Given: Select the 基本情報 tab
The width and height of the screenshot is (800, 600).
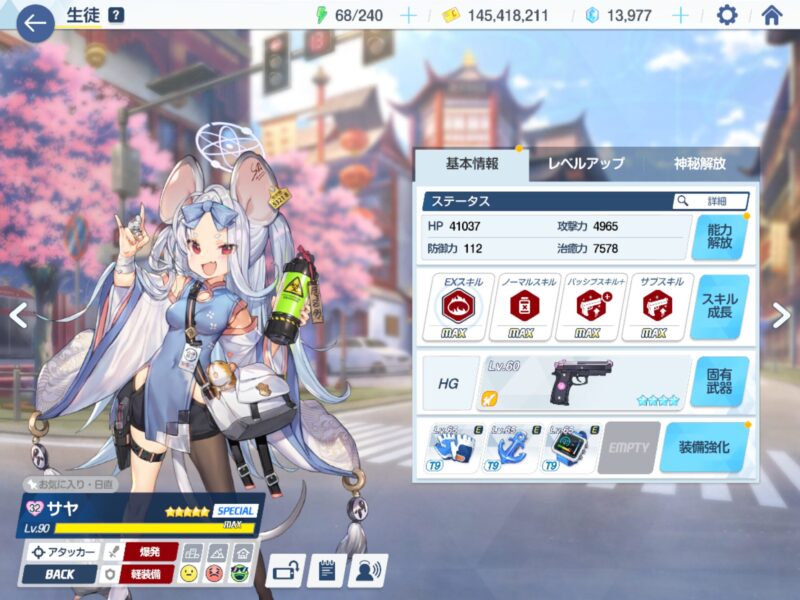Looking at the screenshot, I should pos(470,163).
